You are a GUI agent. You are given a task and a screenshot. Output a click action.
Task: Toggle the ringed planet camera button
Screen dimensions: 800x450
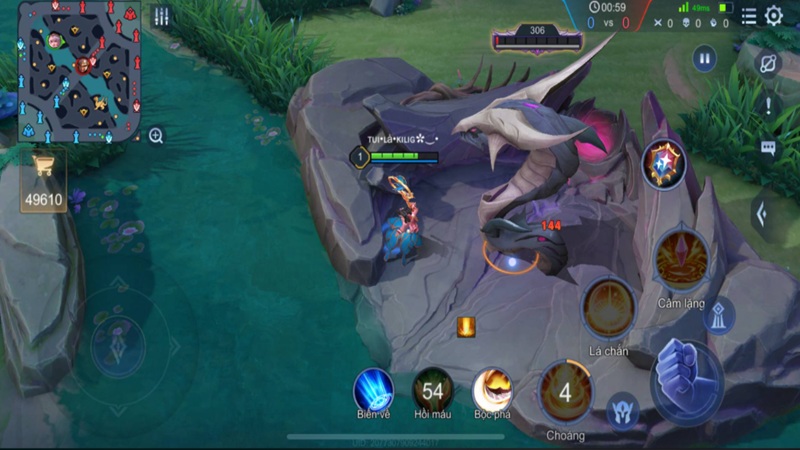click(768, 62)
